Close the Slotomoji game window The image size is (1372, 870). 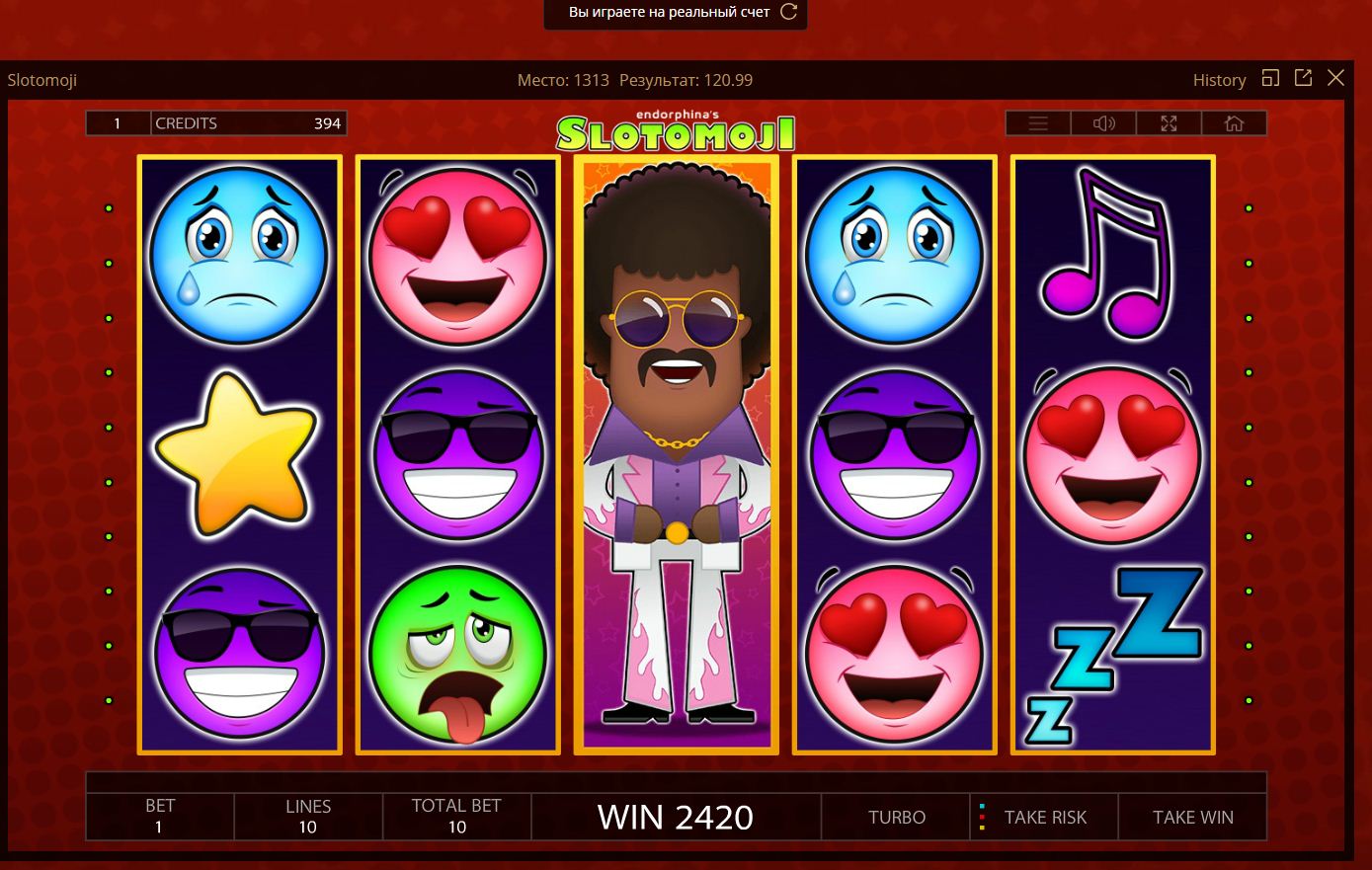point(1335,78)
